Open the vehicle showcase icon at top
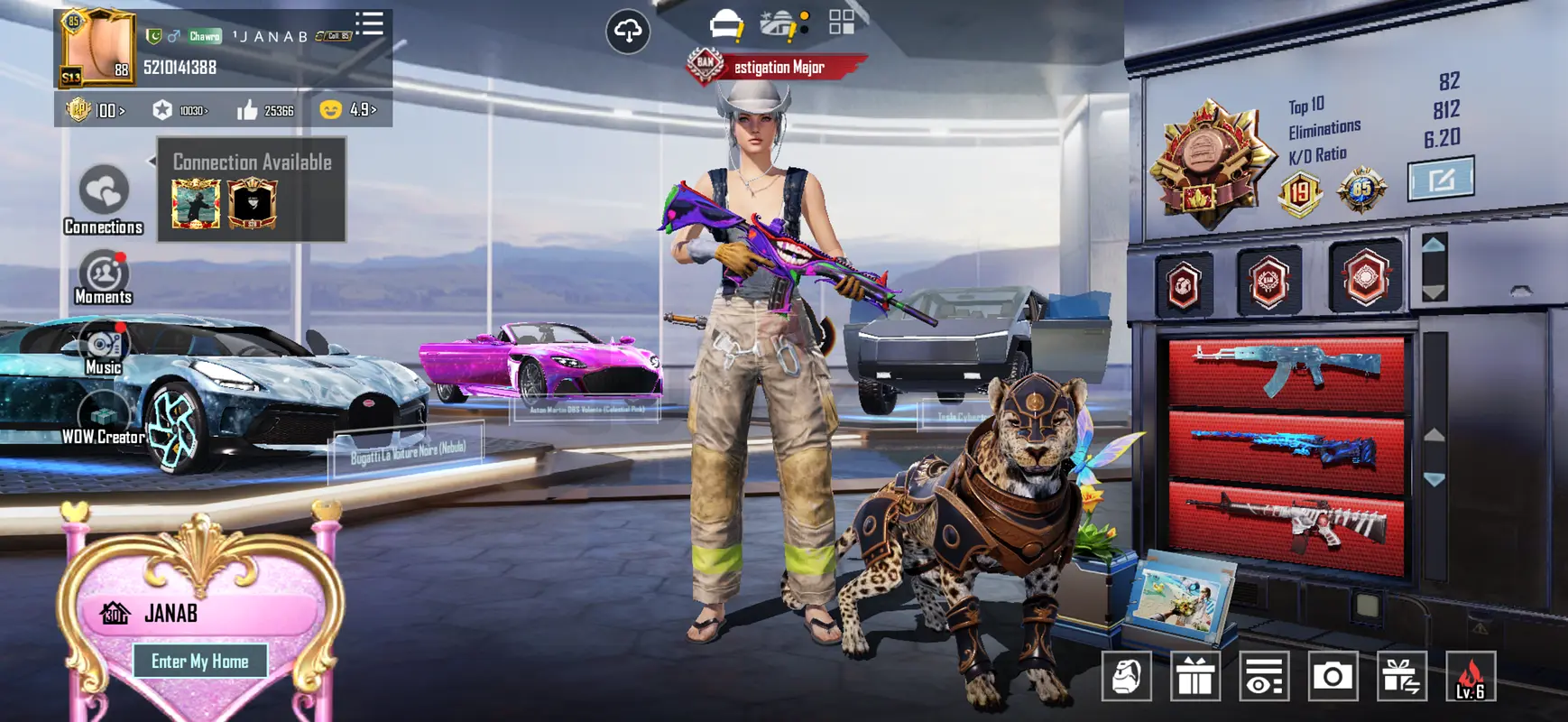 point(726,25)
